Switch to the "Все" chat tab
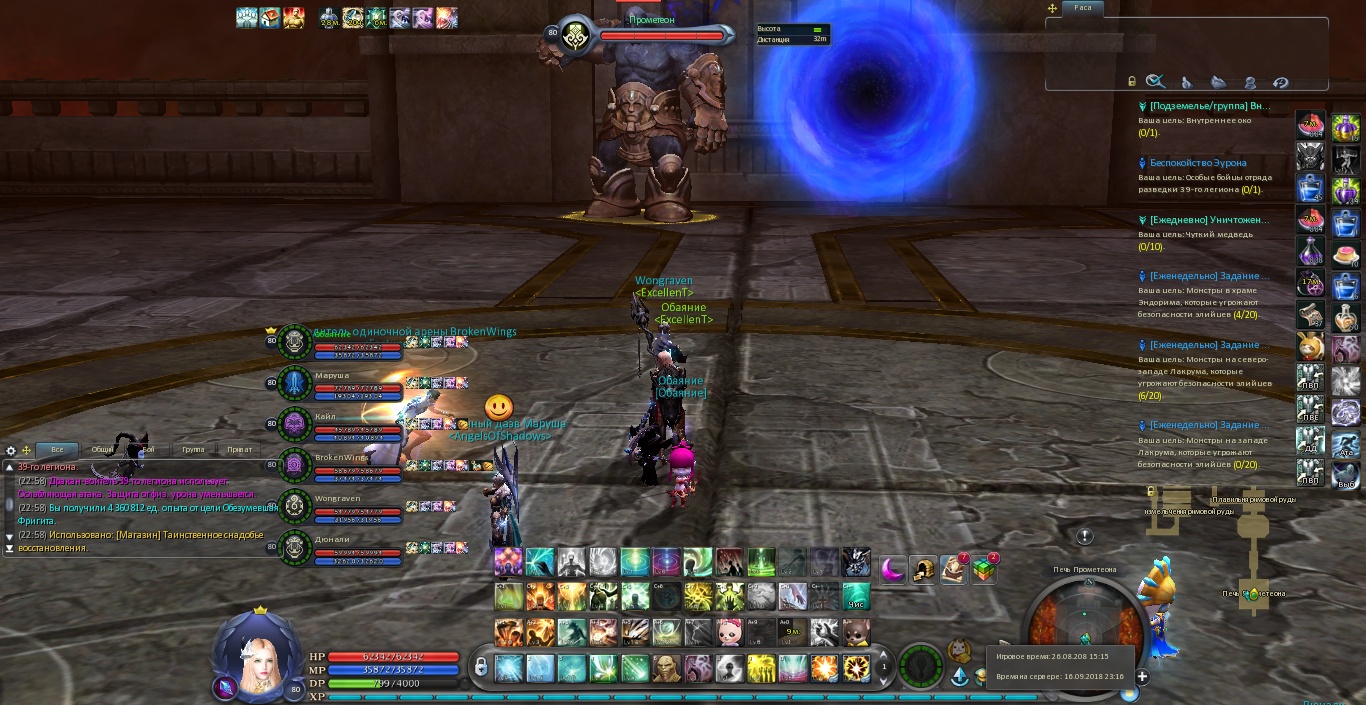Screen dimensions: 1366x705 pyautogui.click(x=56, y=450)
